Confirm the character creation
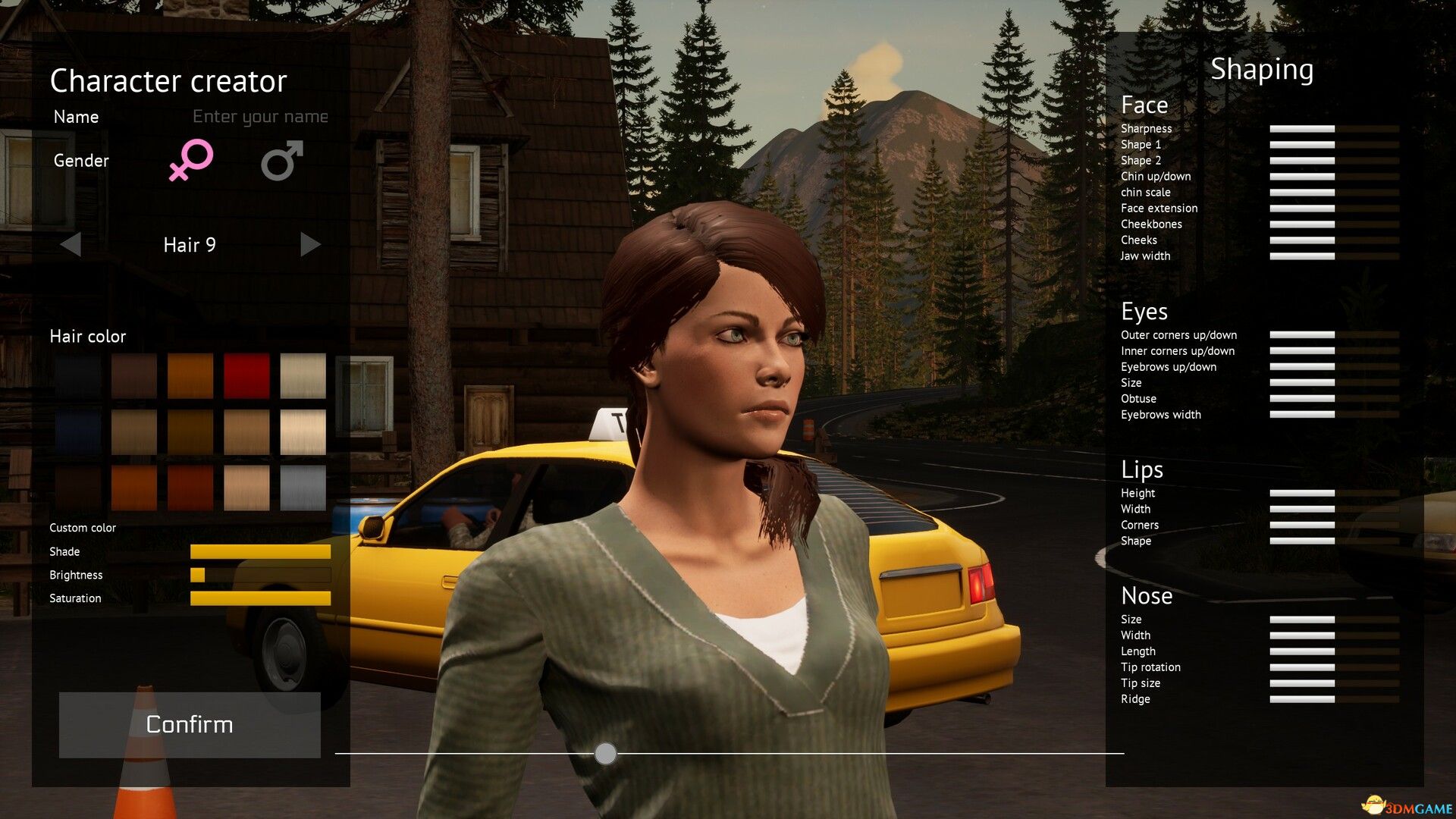Viewport: 1456px width, 819px height. [x=190, y=724]
